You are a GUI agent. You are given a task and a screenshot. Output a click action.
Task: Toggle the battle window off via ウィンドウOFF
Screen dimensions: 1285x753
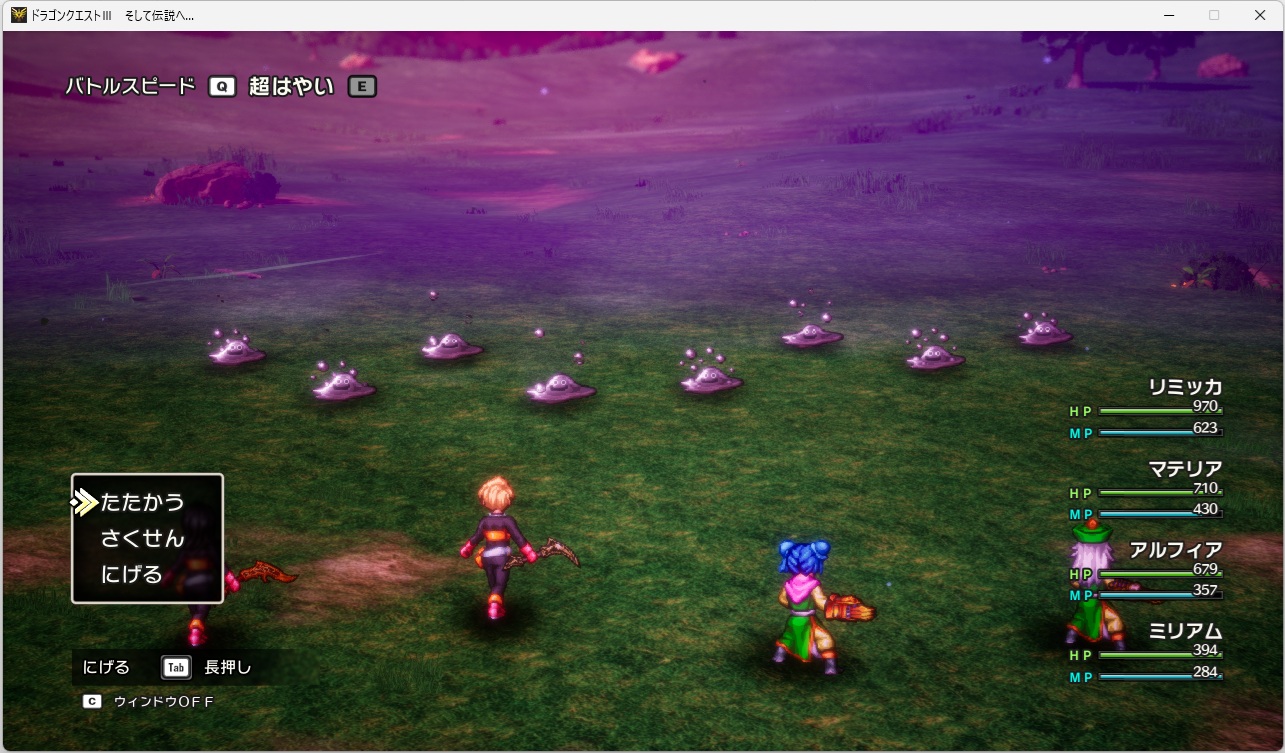click(166, 701)
